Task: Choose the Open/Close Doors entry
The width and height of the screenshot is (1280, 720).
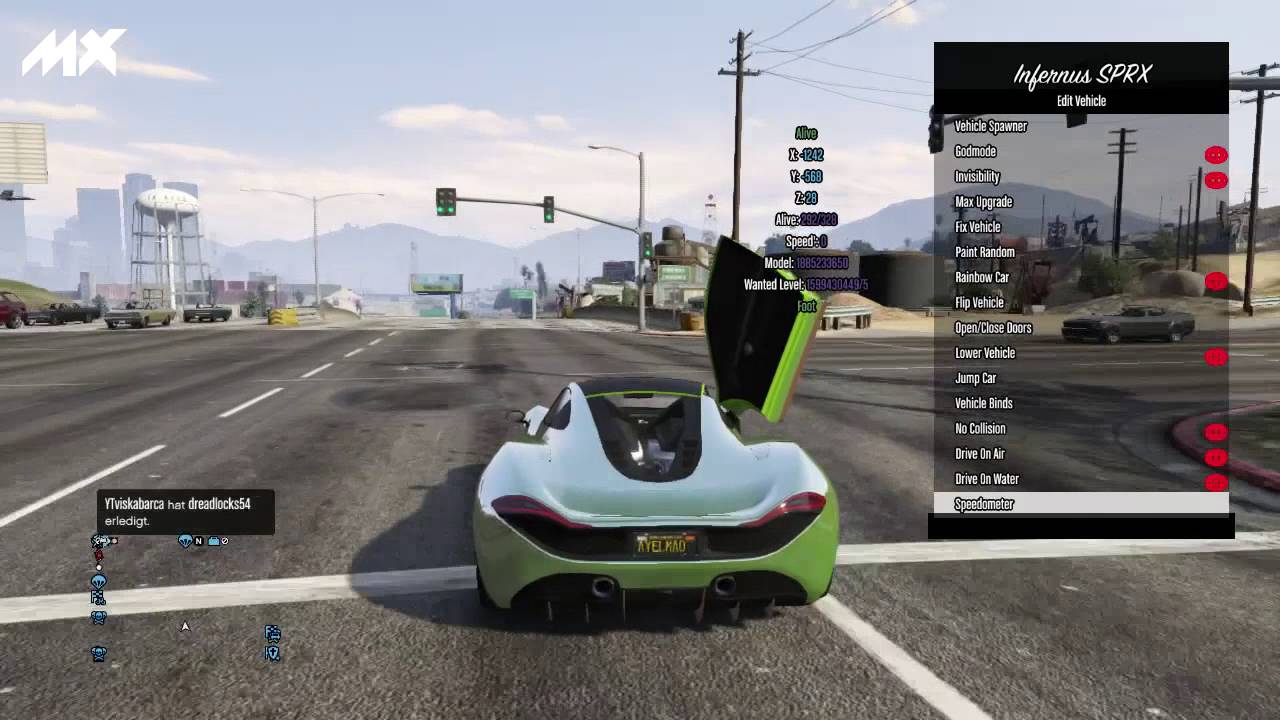Action: point(992,328)
